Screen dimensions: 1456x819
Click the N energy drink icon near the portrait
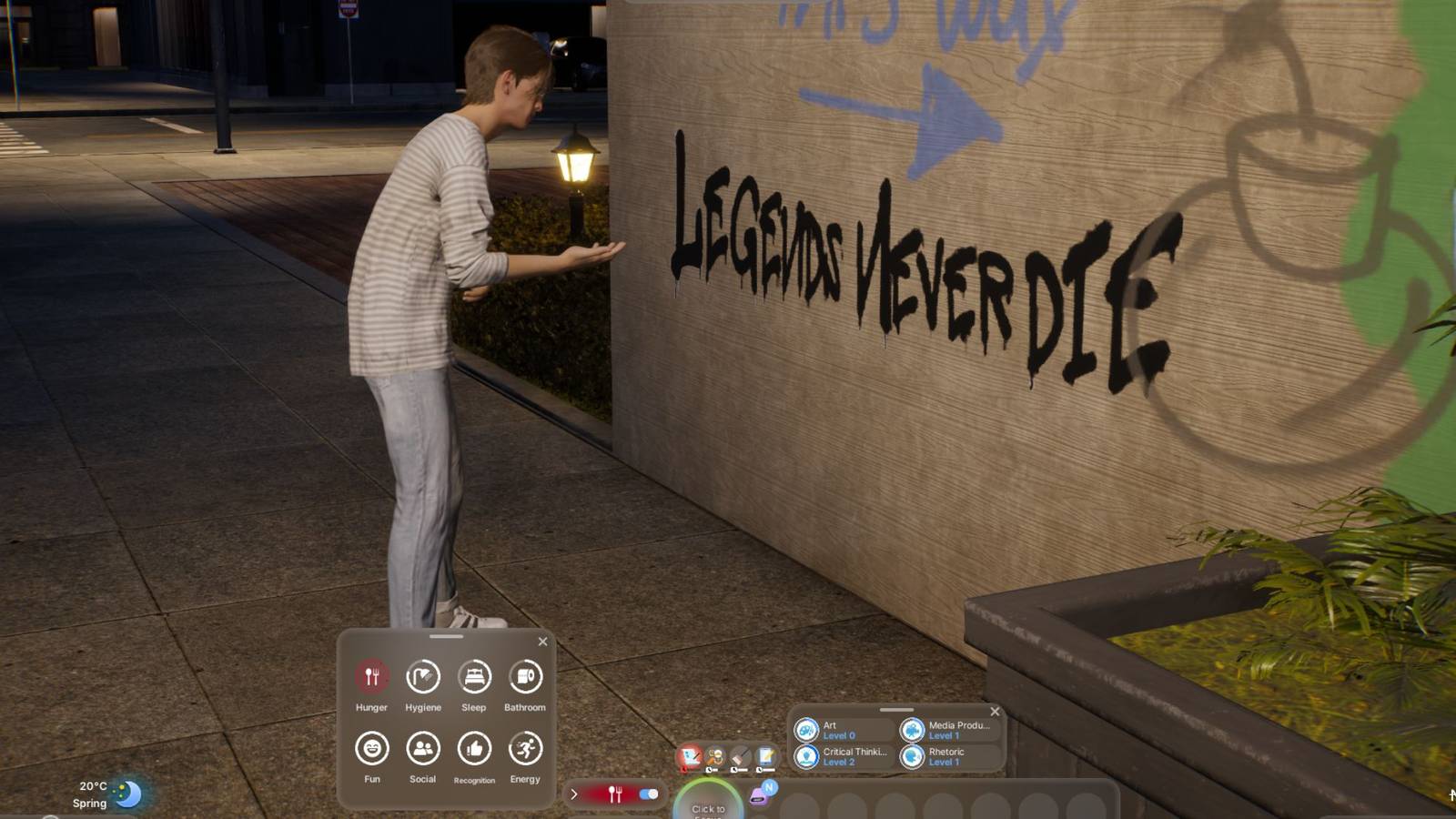pyautogui.click(x=770, y=788)
